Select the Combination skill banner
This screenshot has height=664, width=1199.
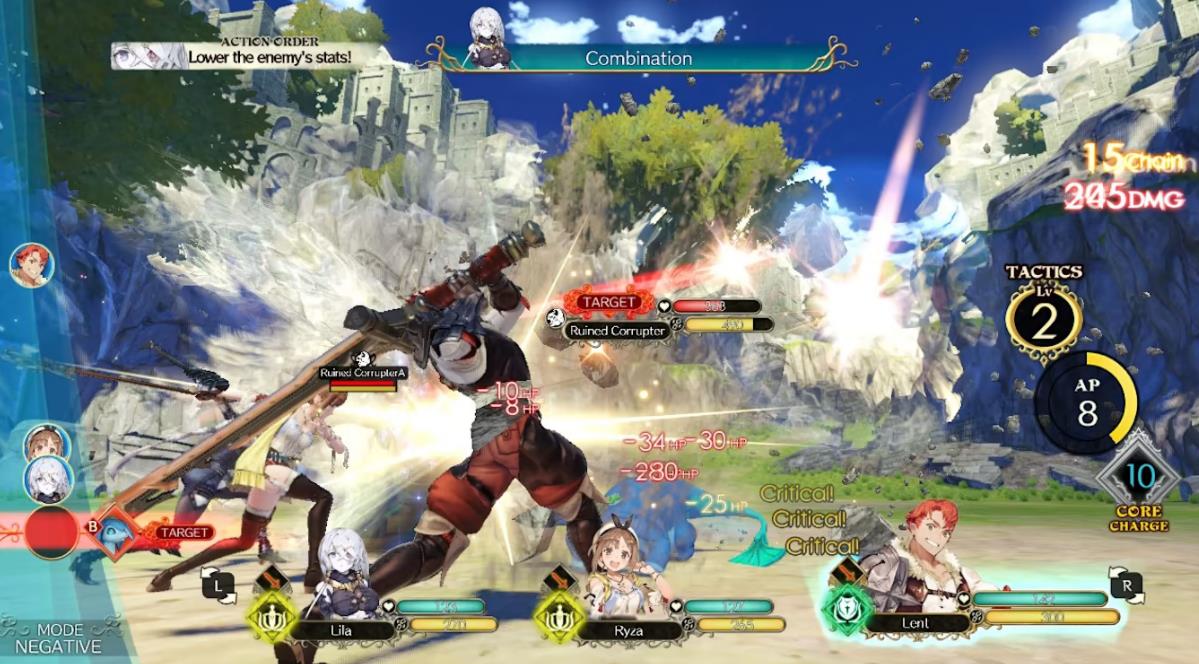click(638, 58)
